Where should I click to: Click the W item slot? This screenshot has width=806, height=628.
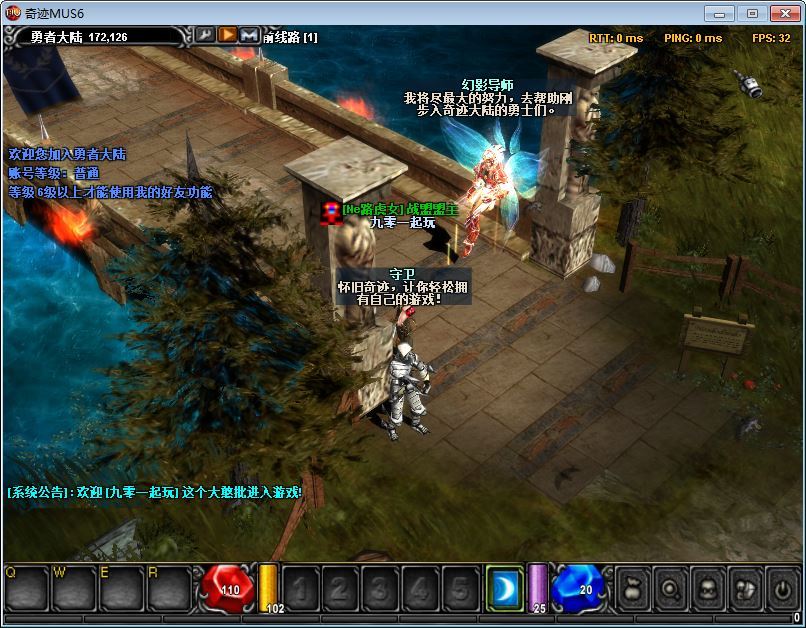tap(73, 589)
